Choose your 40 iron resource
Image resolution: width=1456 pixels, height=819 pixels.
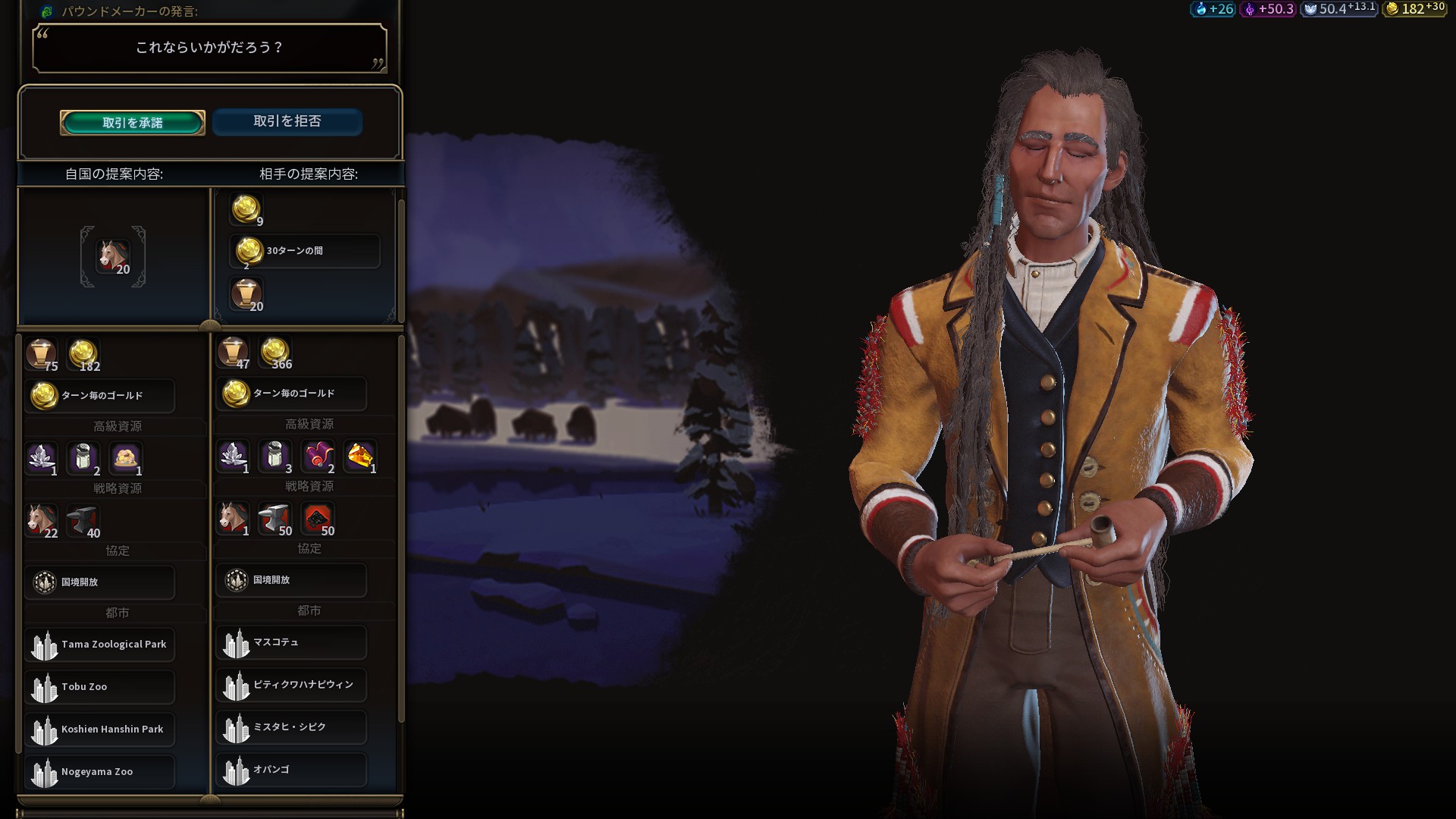(83, 521)
